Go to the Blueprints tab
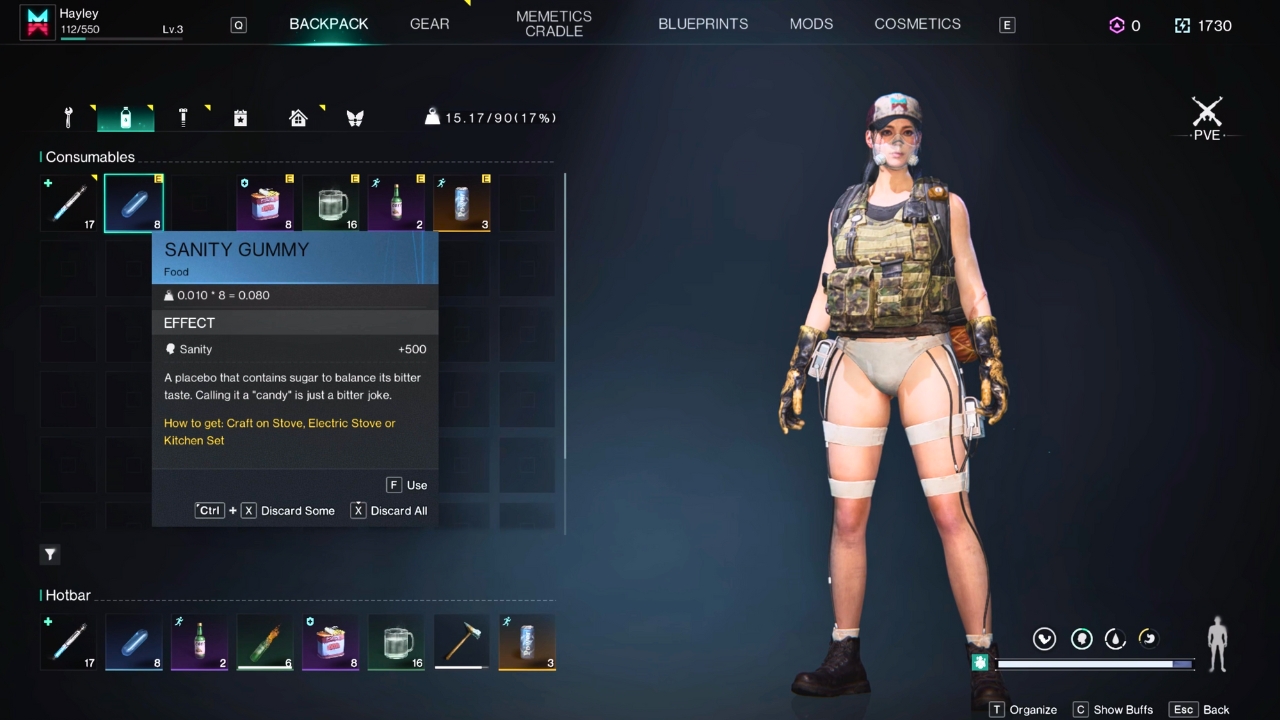 point(703,24)
